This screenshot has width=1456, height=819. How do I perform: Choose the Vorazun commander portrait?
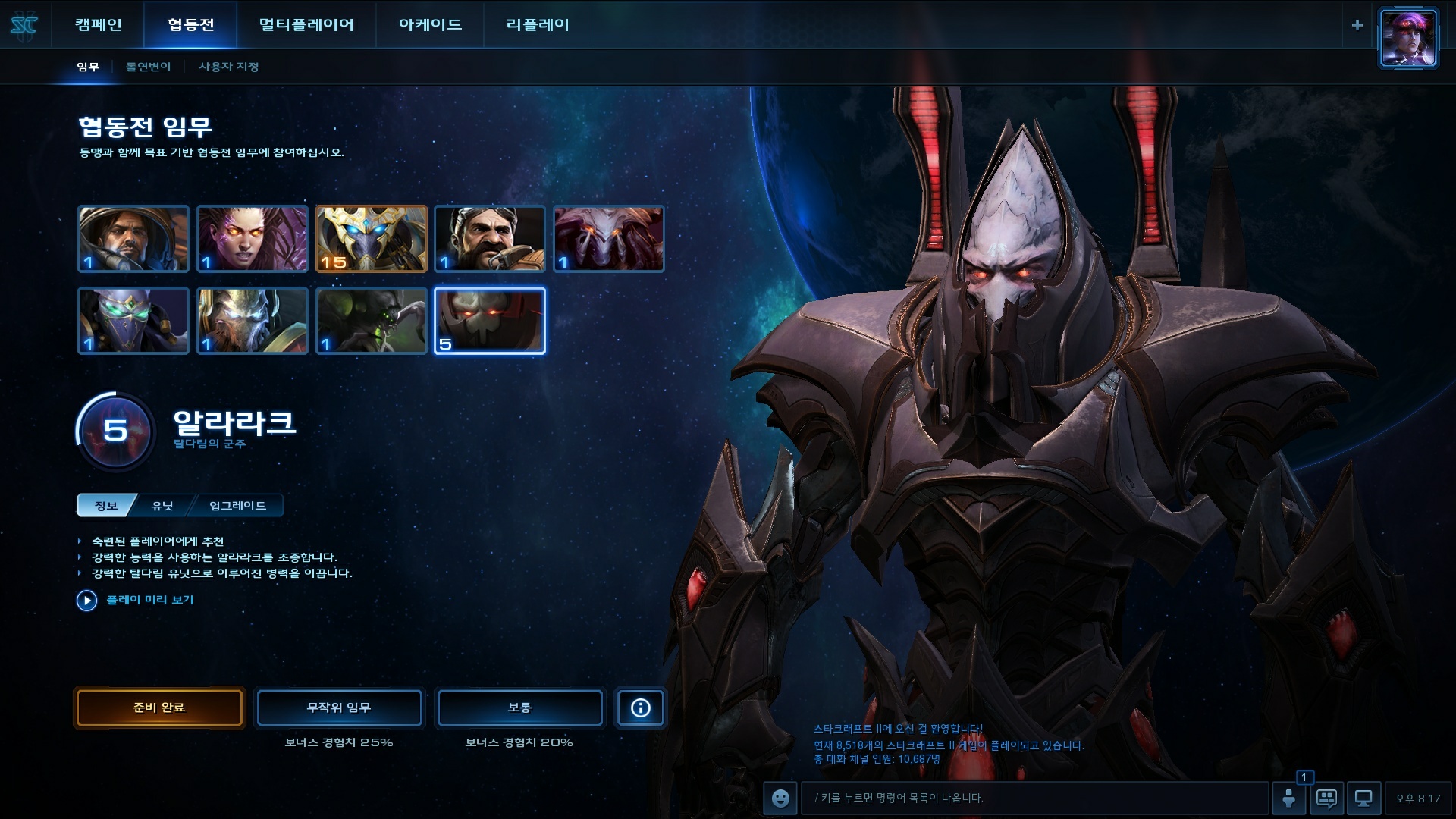tap(133, 321)
